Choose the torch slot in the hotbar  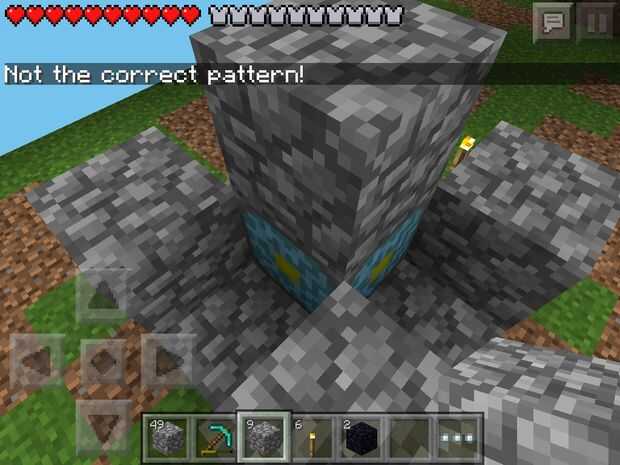click(x=312, y=437)
